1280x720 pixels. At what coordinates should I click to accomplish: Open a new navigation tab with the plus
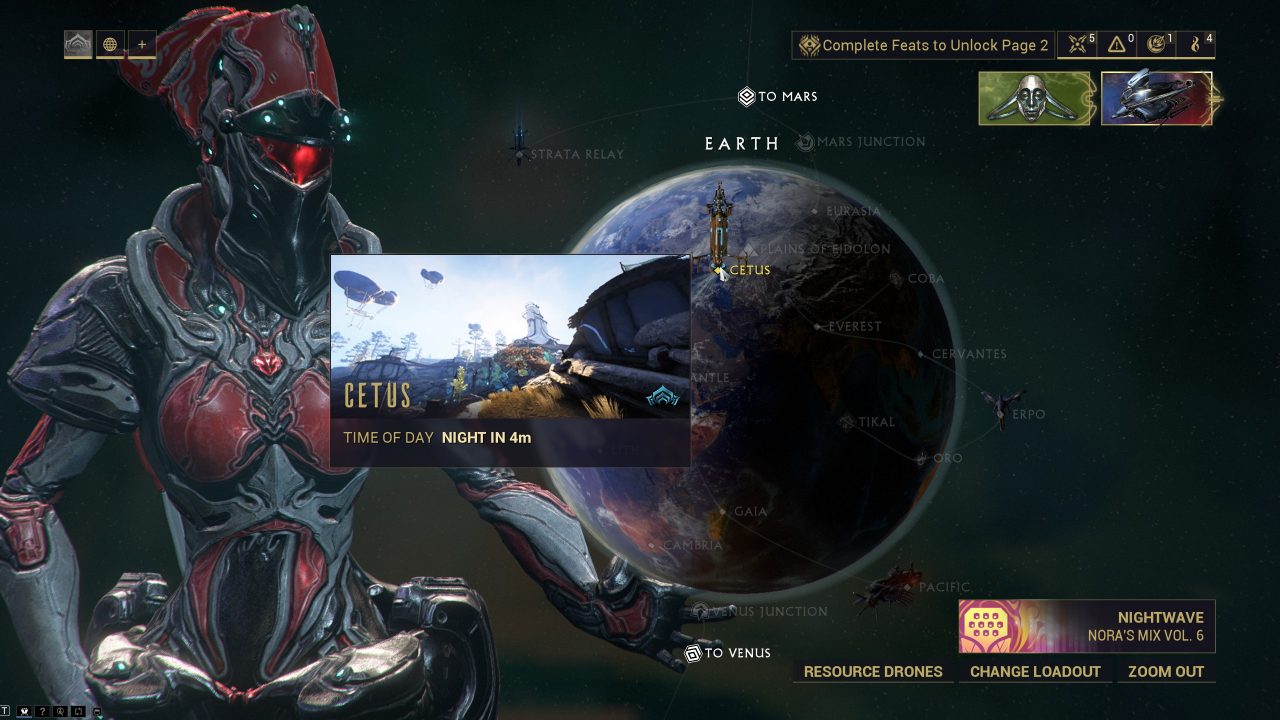[141, 43]
